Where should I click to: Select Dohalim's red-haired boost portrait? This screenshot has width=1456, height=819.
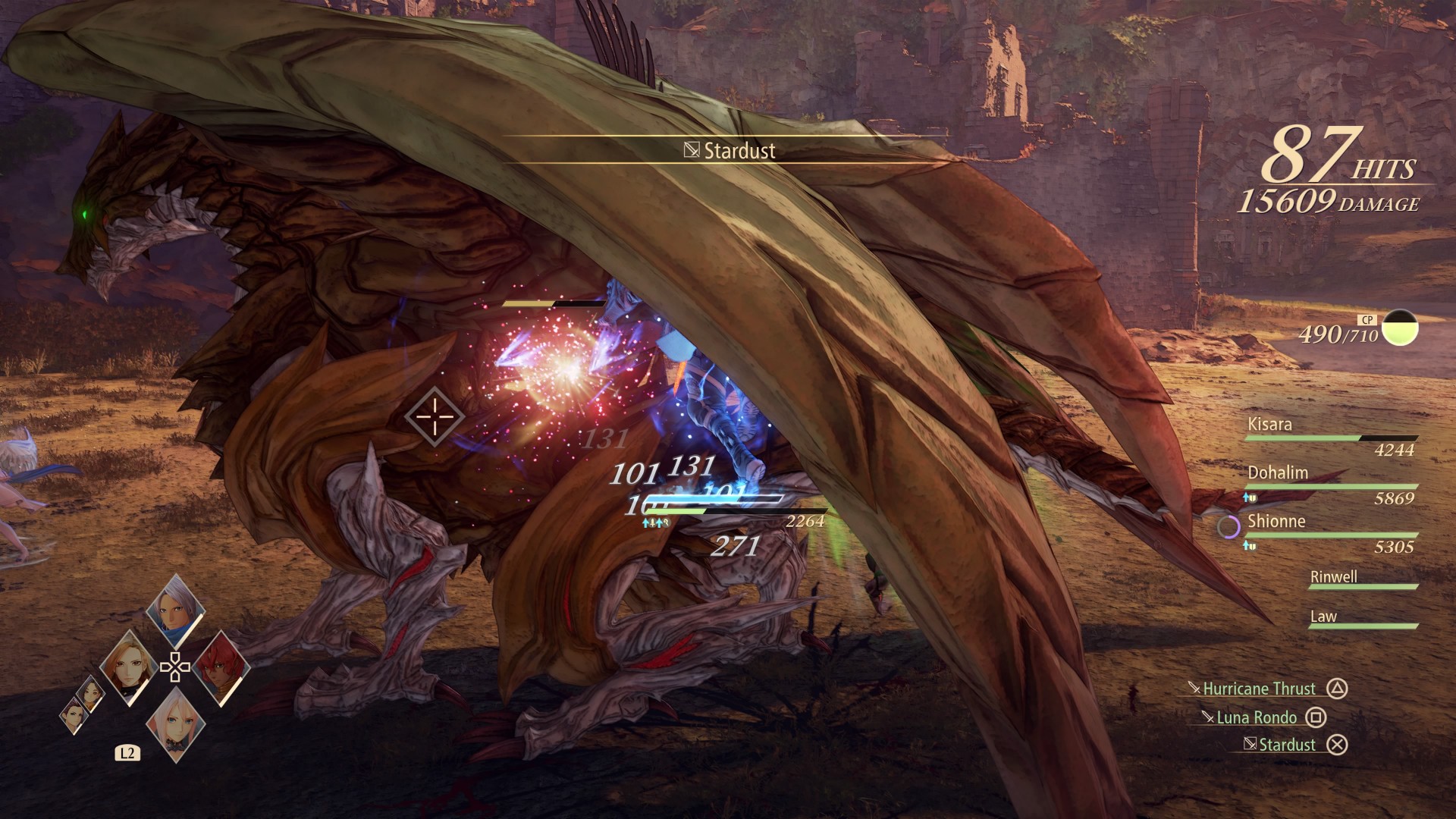pos(221,667)
